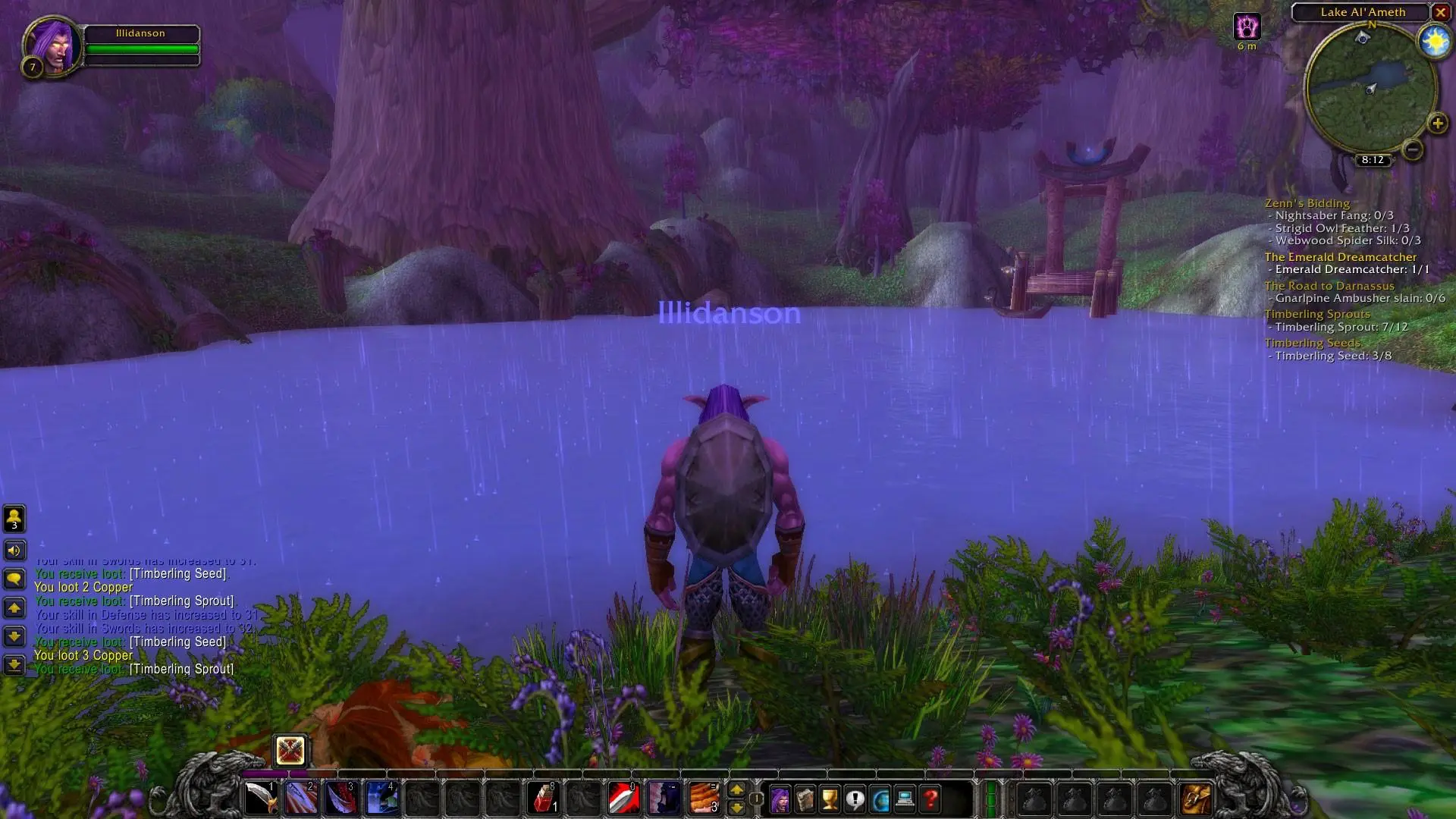The height and width of the screenshot is (819, 1456).
Task: Collapse the Timberling Seeds quest entry
Action: coord(1313,343)
